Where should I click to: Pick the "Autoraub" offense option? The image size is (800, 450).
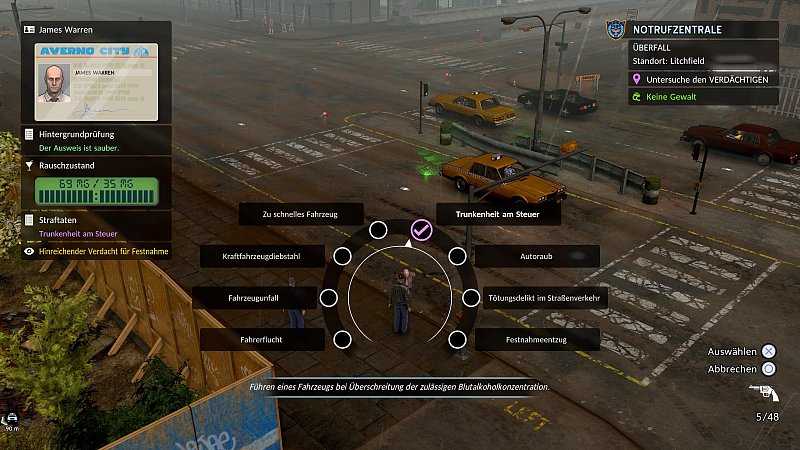point(536,257)
